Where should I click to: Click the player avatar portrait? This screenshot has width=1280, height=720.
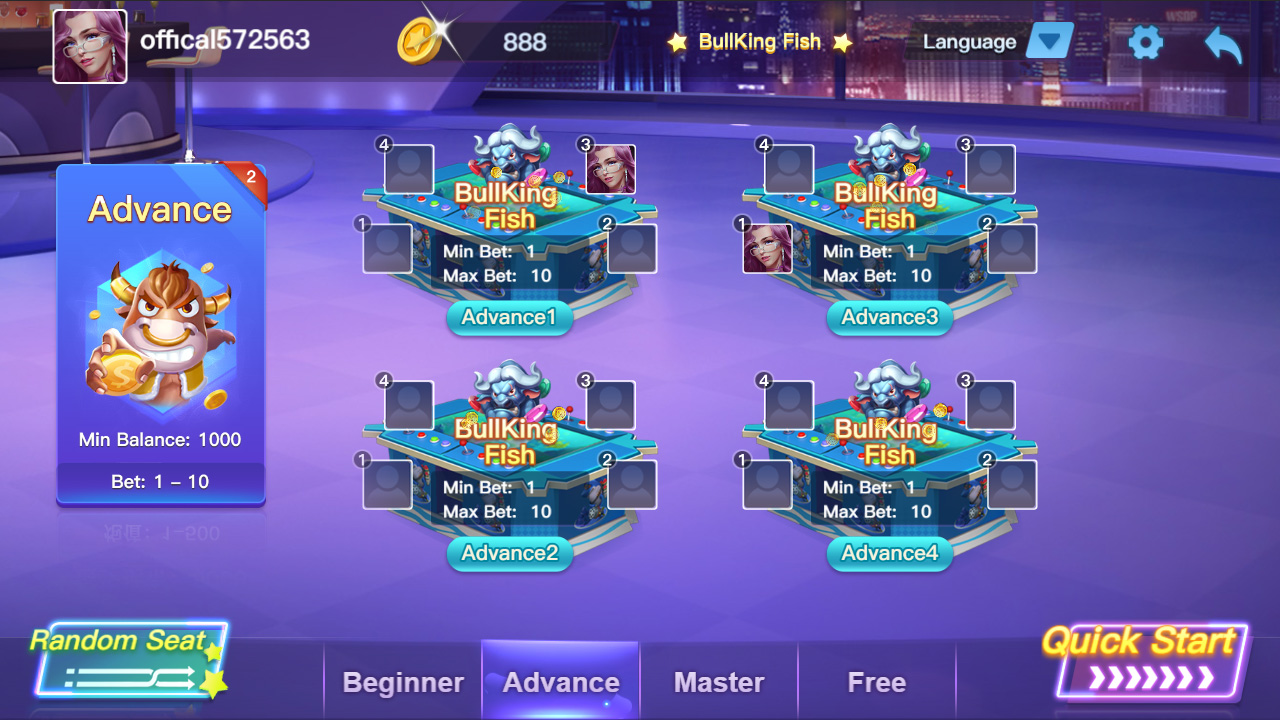pos(90,46)
